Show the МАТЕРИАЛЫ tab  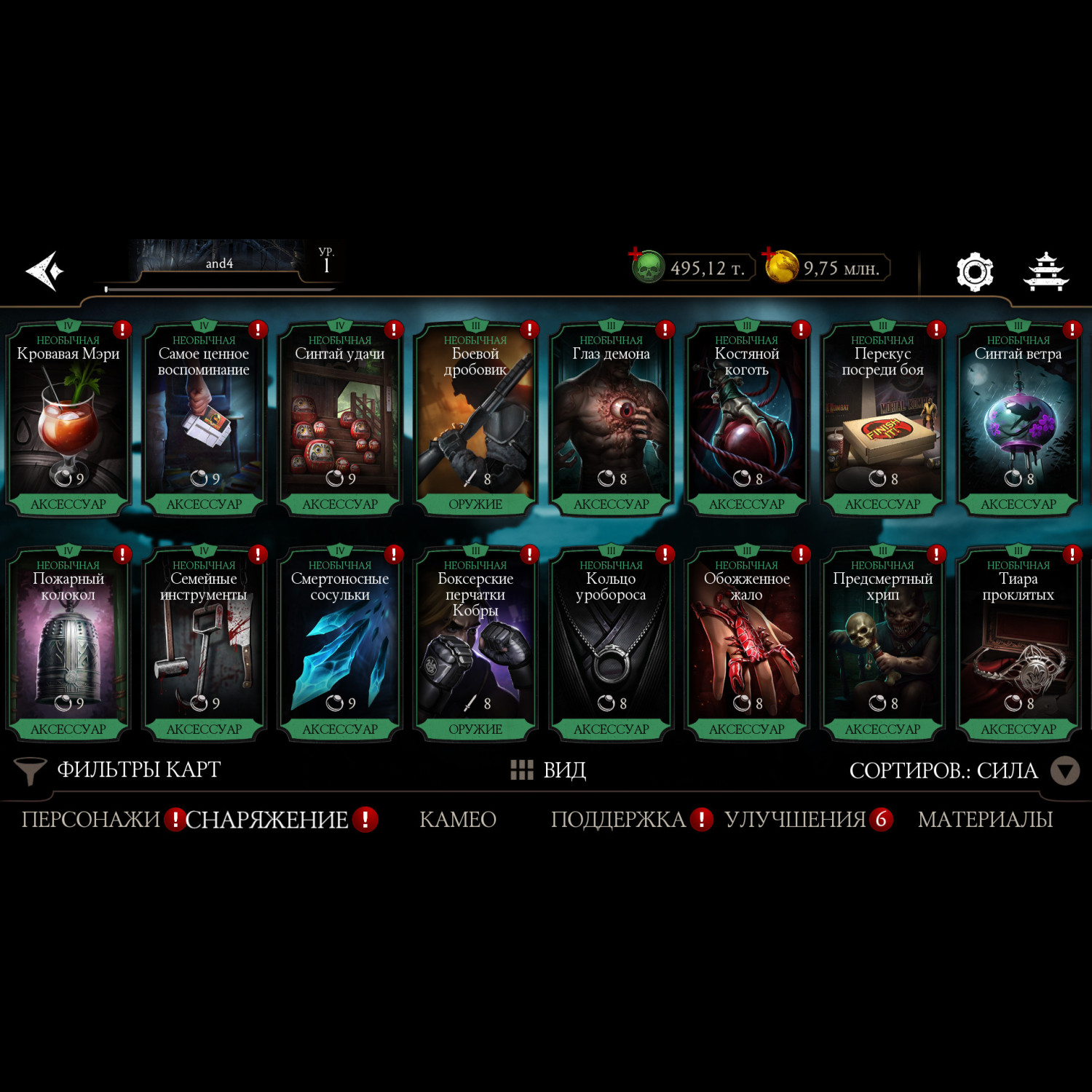pyautogui.click(x=985, y=820)
